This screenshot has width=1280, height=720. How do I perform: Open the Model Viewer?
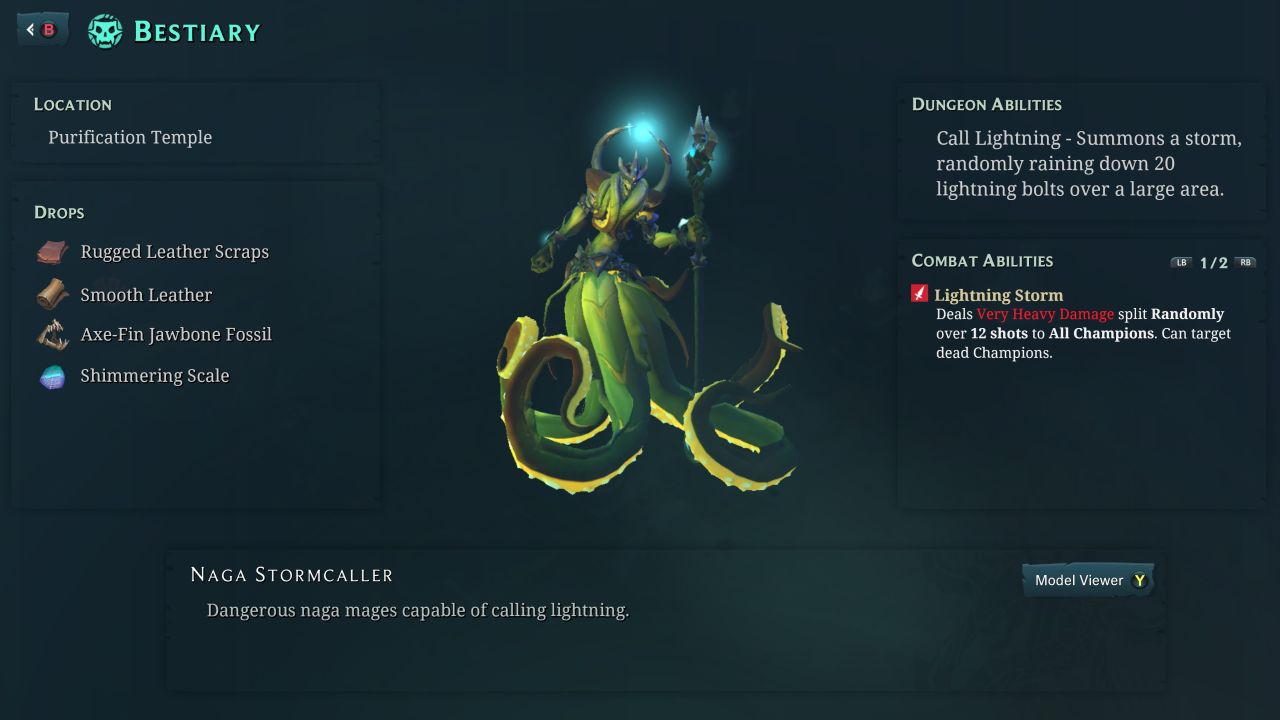pyautogui.click(x=1088, y=580)
